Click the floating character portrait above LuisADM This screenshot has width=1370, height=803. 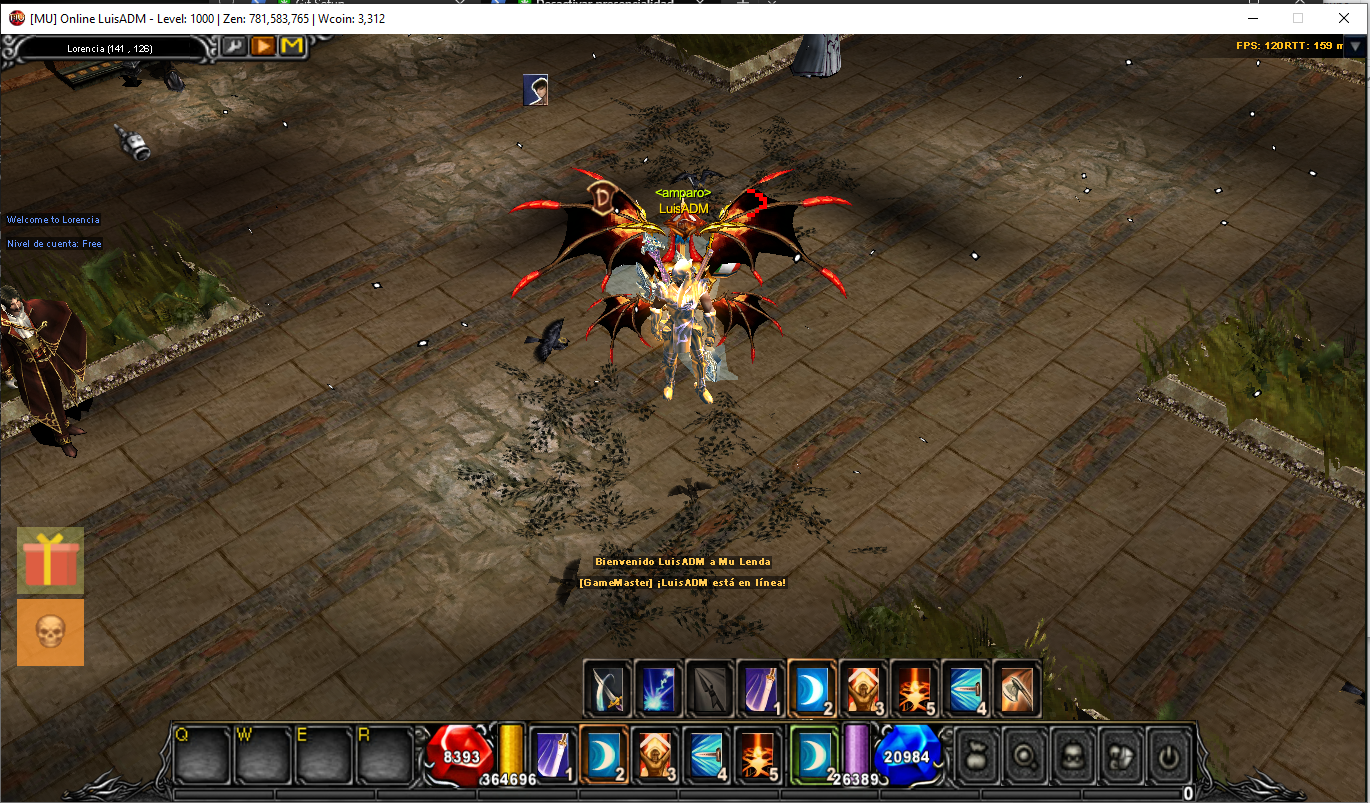(536, 90)
